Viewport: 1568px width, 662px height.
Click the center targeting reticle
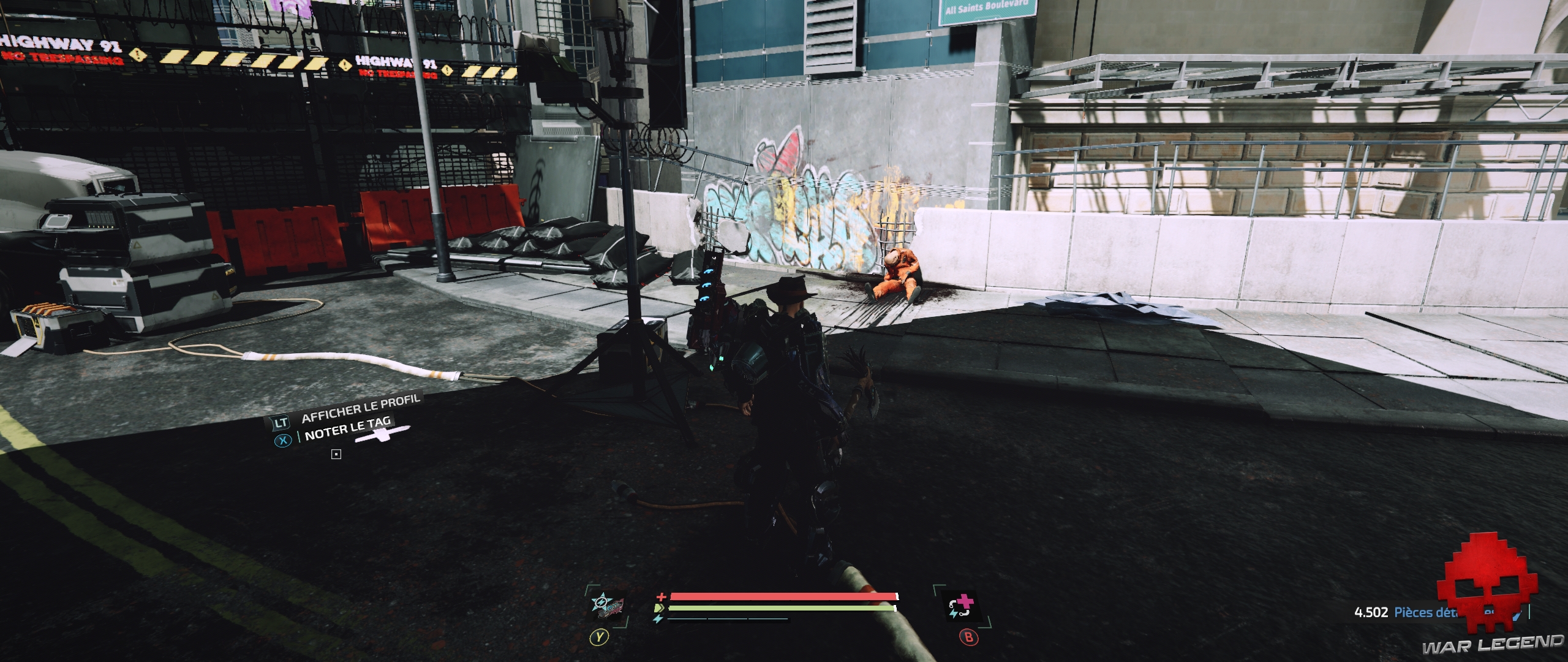(x=336, y=455)
